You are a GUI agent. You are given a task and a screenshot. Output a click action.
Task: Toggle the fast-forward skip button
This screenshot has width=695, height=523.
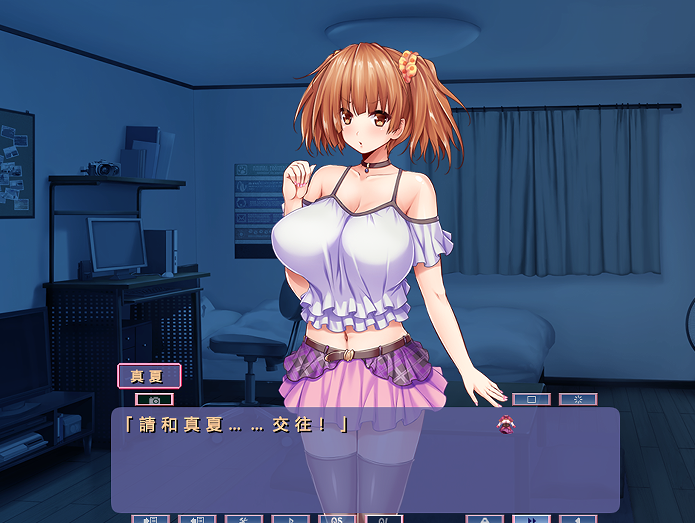click(531, 519)
